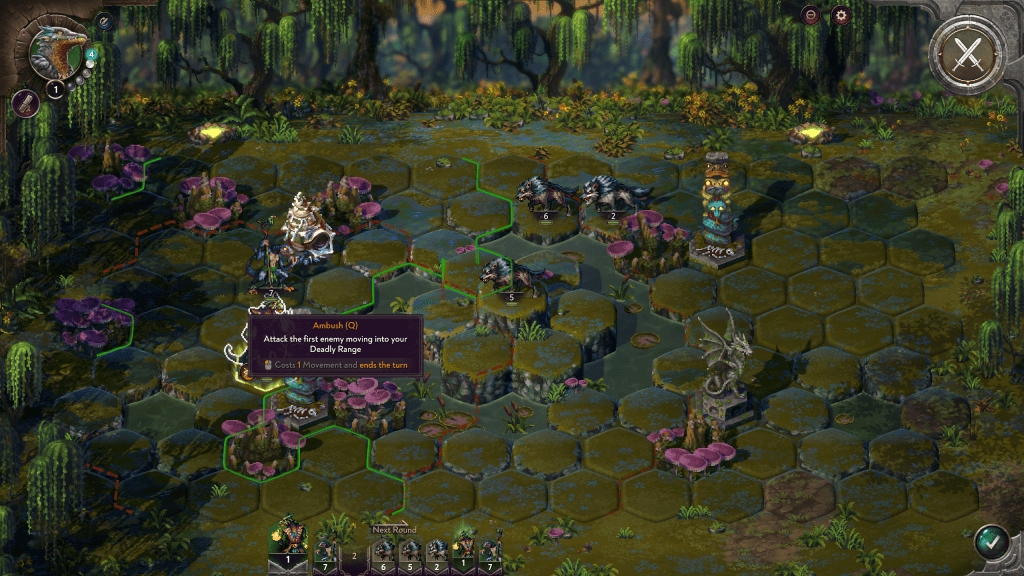The width and height of the screenshot is (1024, 576).
Task: Open the purple scroll spellbook button
Action: pyautogui.click(x=24, y=102)
